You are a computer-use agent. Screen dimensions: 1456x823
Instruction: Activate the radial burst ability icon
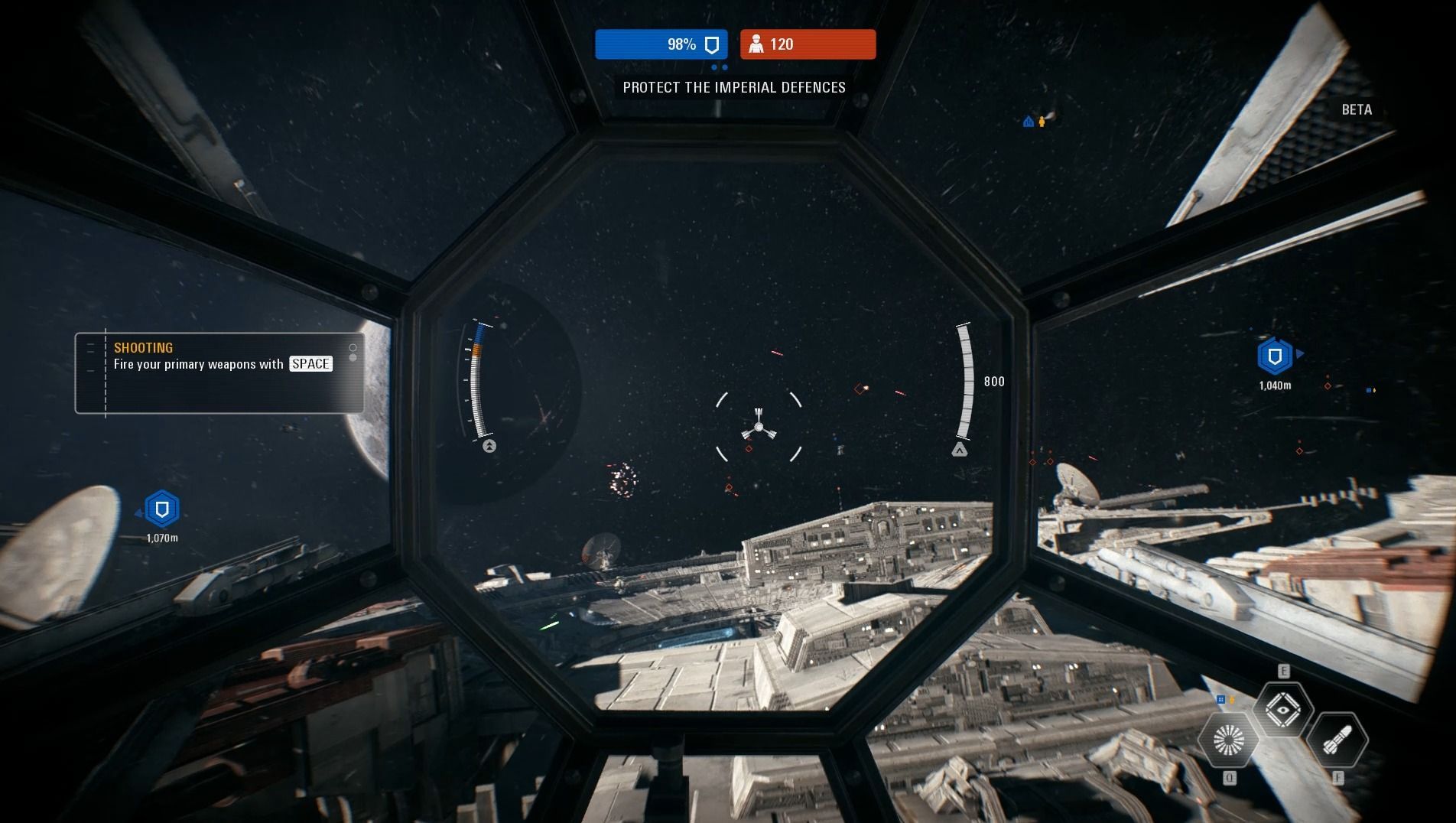(x=1228, y=740)
